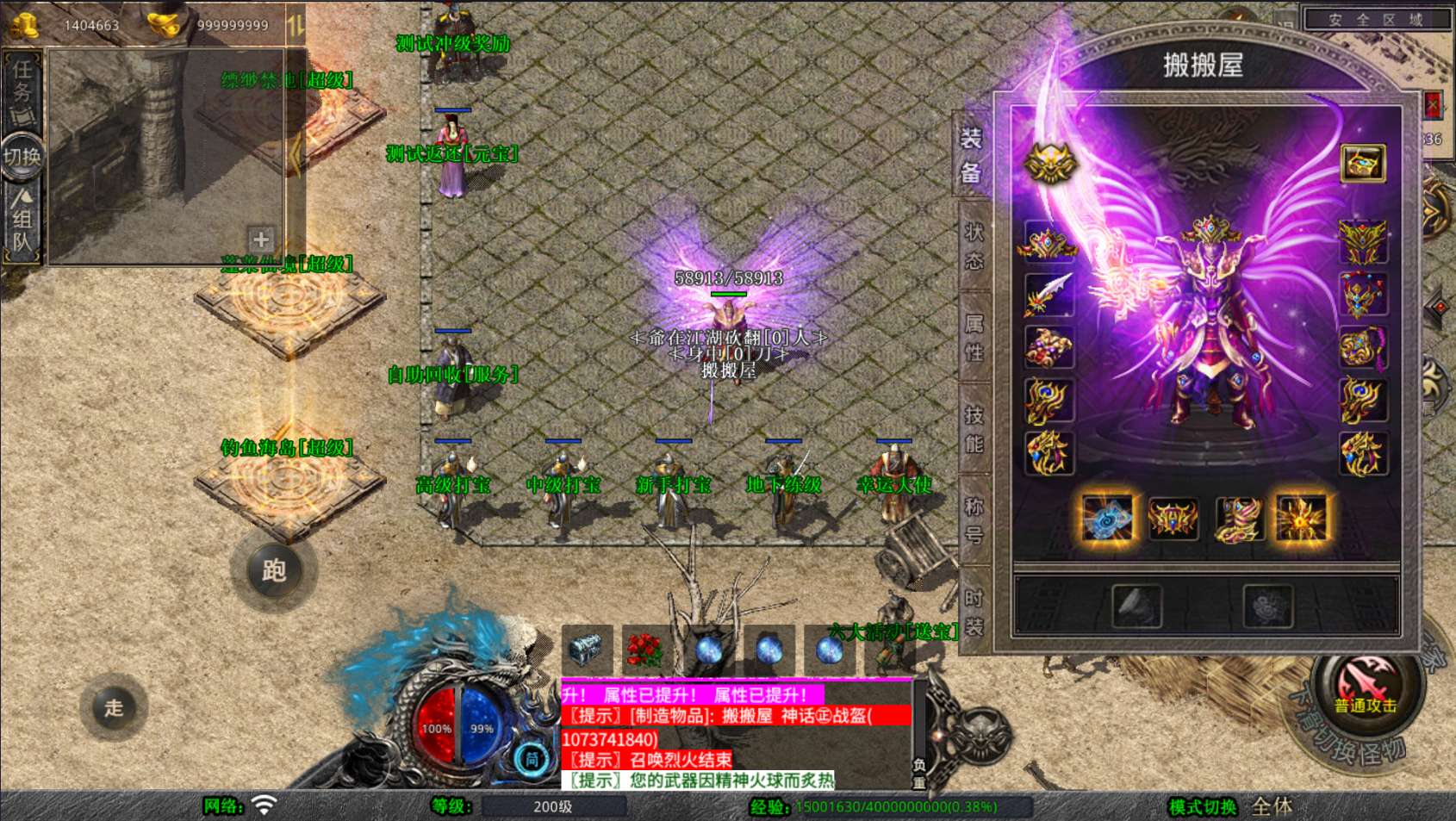Show the 属性 attributes tab
The width and height of the screenshot is (1456, 821).
coord(974,338)
